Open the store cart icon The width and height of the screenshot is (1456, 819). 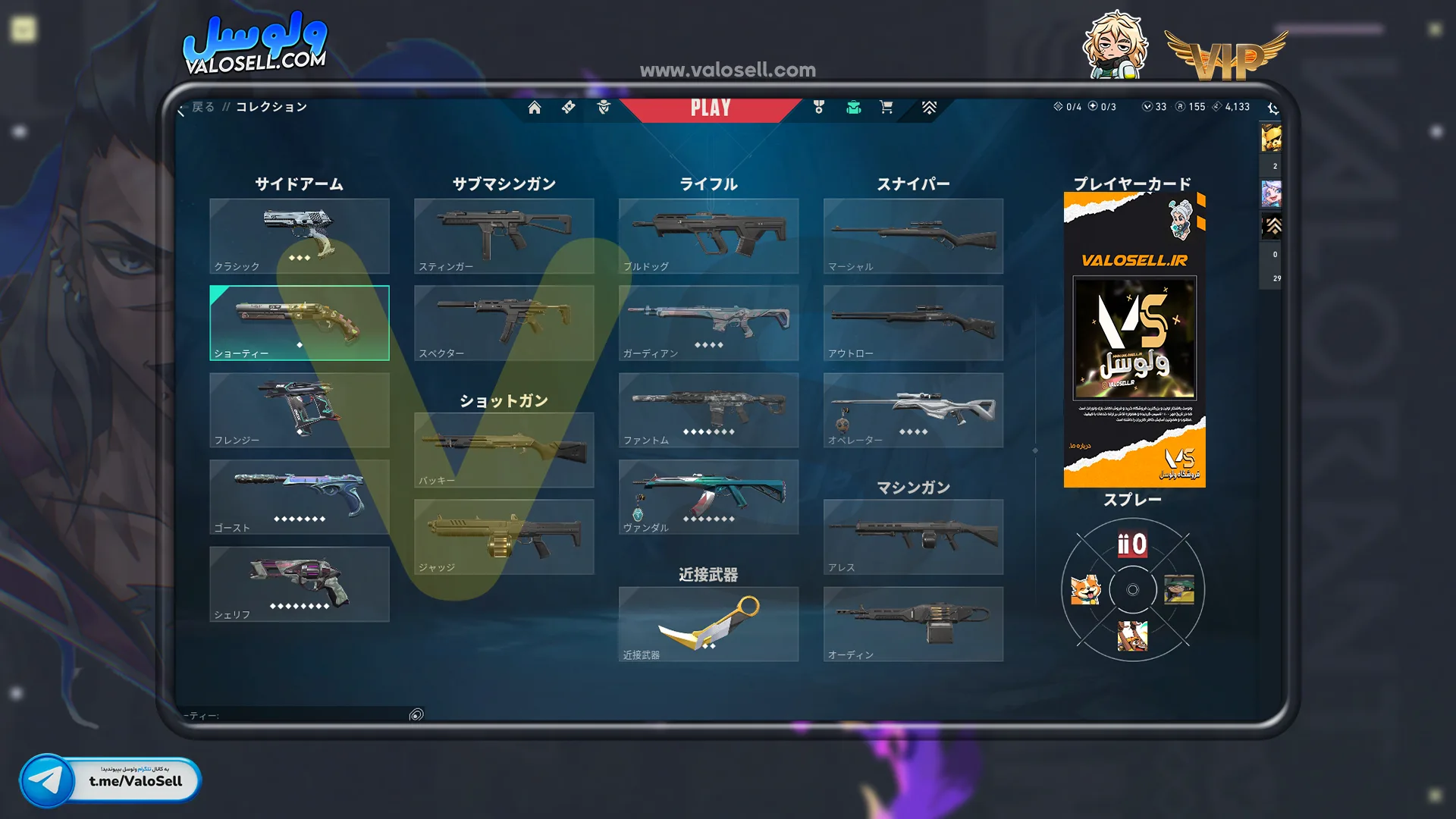click(x=886, y=108)
